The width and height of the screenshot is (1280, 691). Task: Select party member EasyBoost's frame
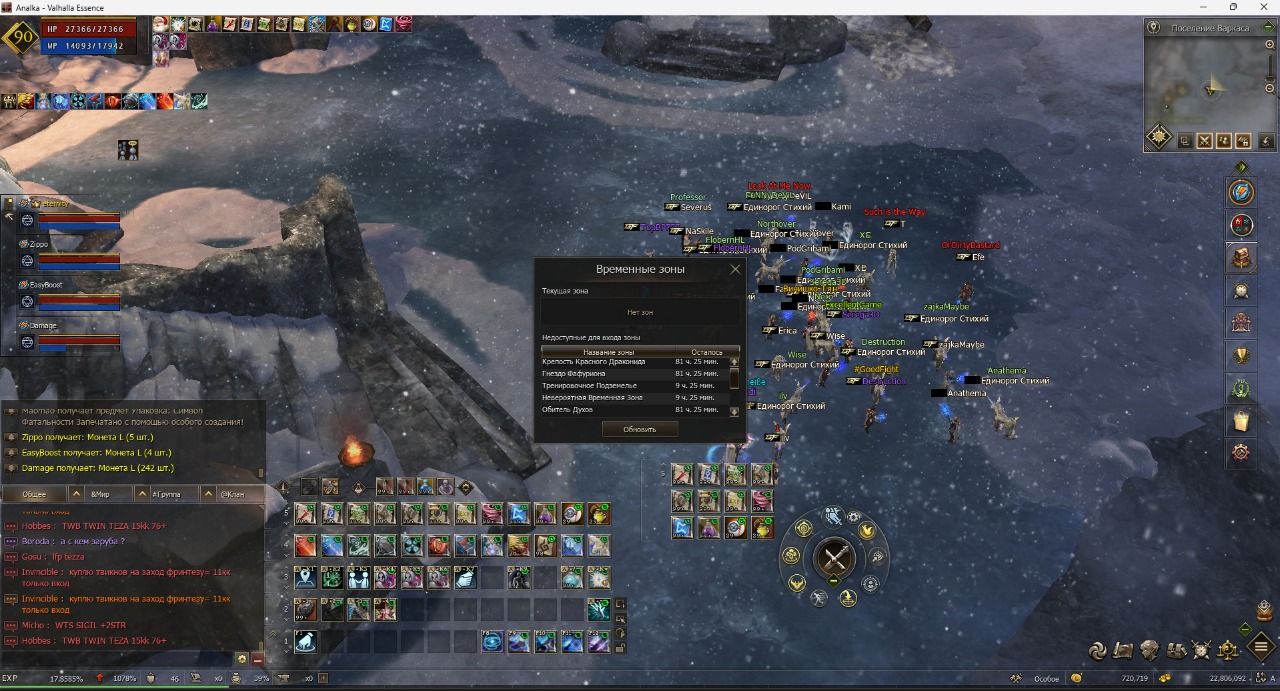click(68, 296)
